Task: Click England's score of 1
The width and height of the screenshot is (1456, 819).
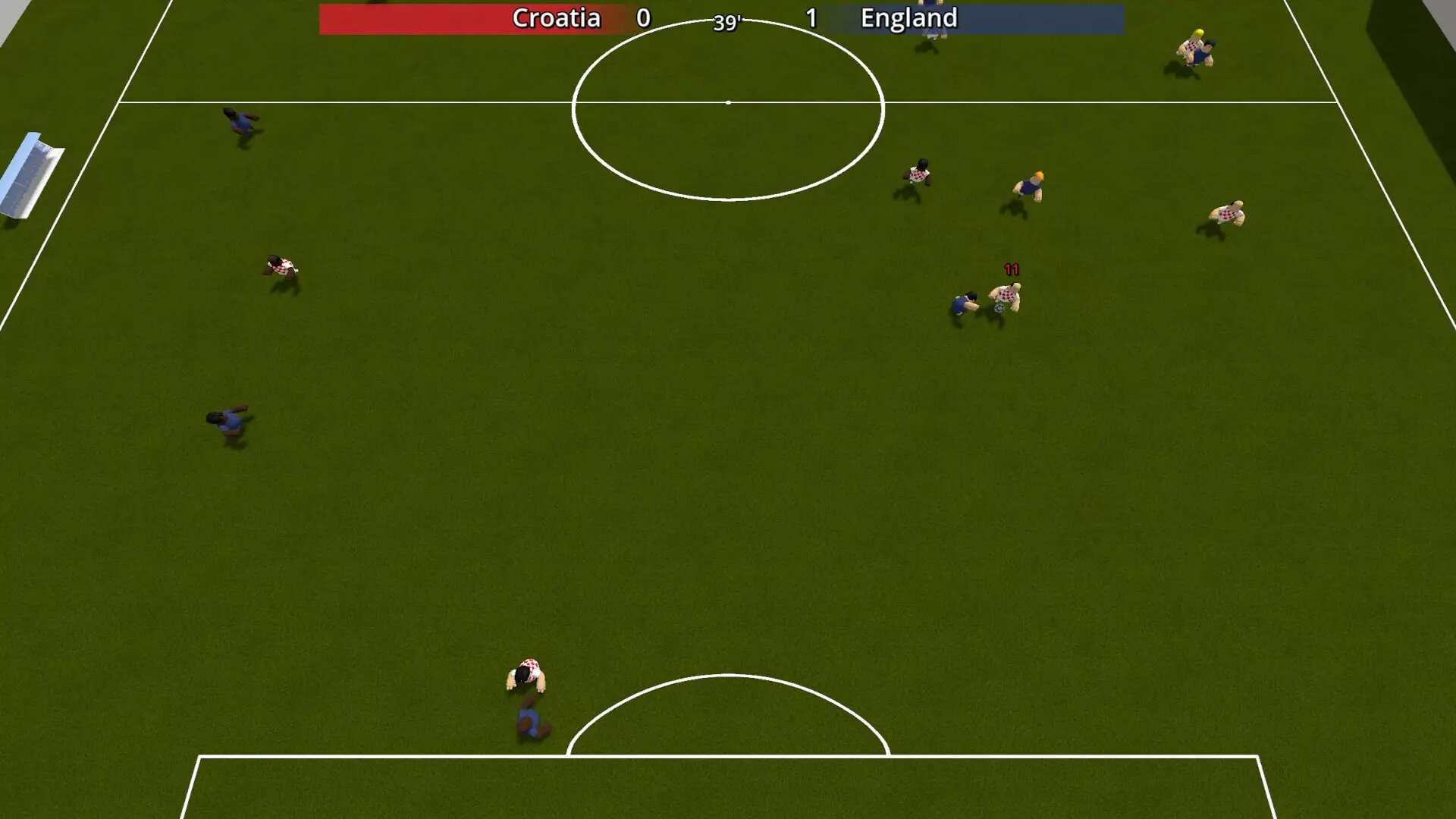Action: coord(813,18)
